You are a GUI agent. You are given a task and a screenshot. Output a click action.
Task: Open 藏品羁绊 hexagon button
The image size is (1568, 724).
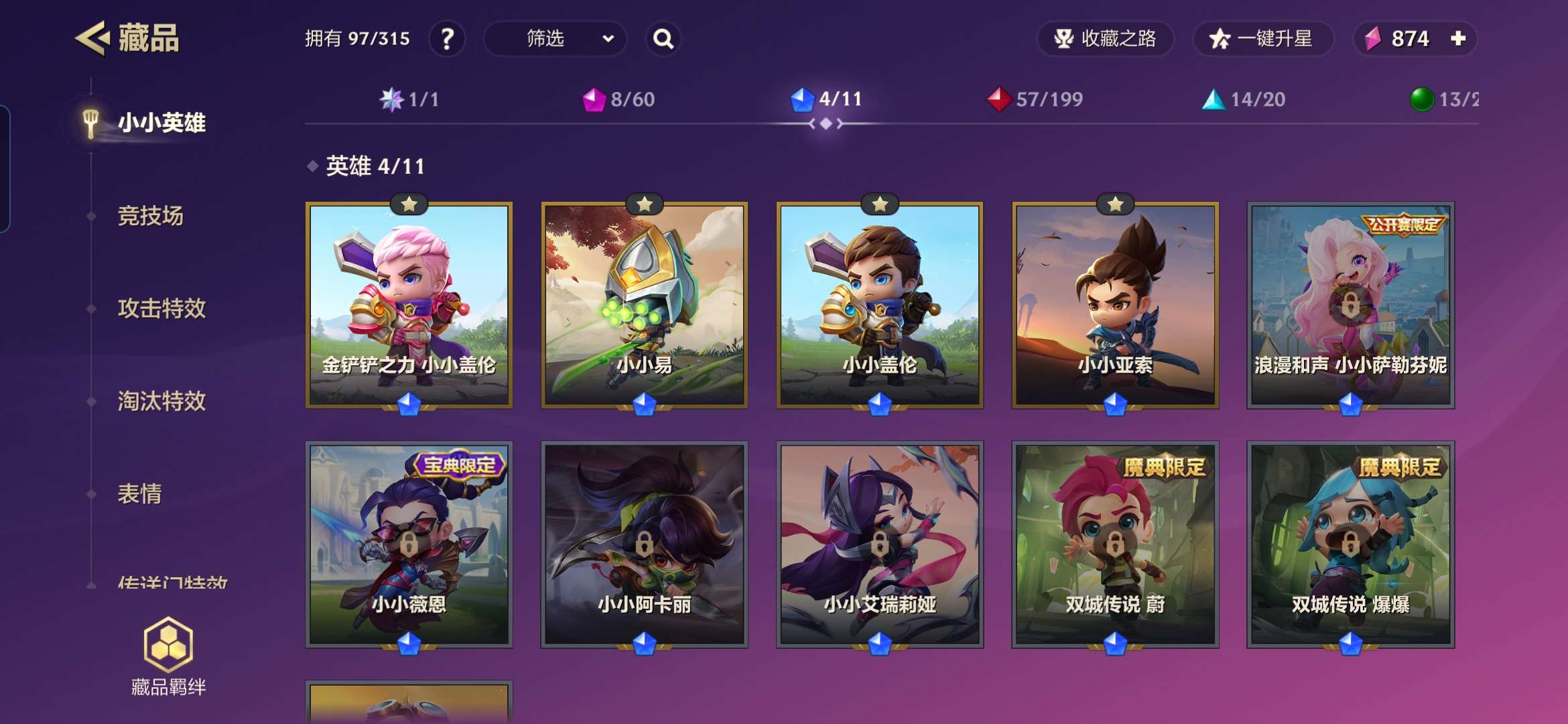(x=168, y=656)
